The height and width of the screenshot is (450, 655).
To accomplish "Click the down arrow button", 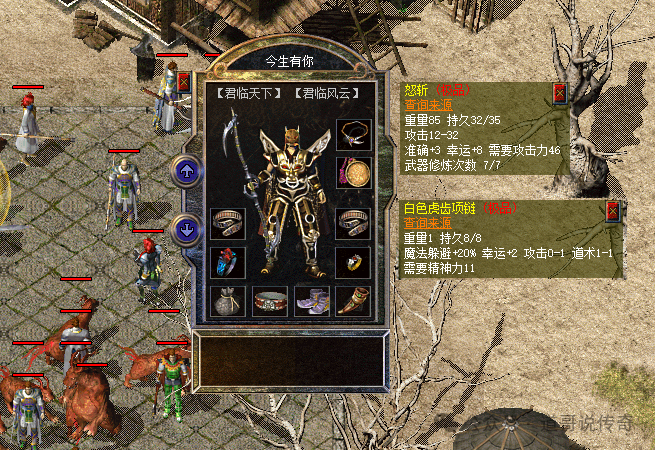I will 186,229.
